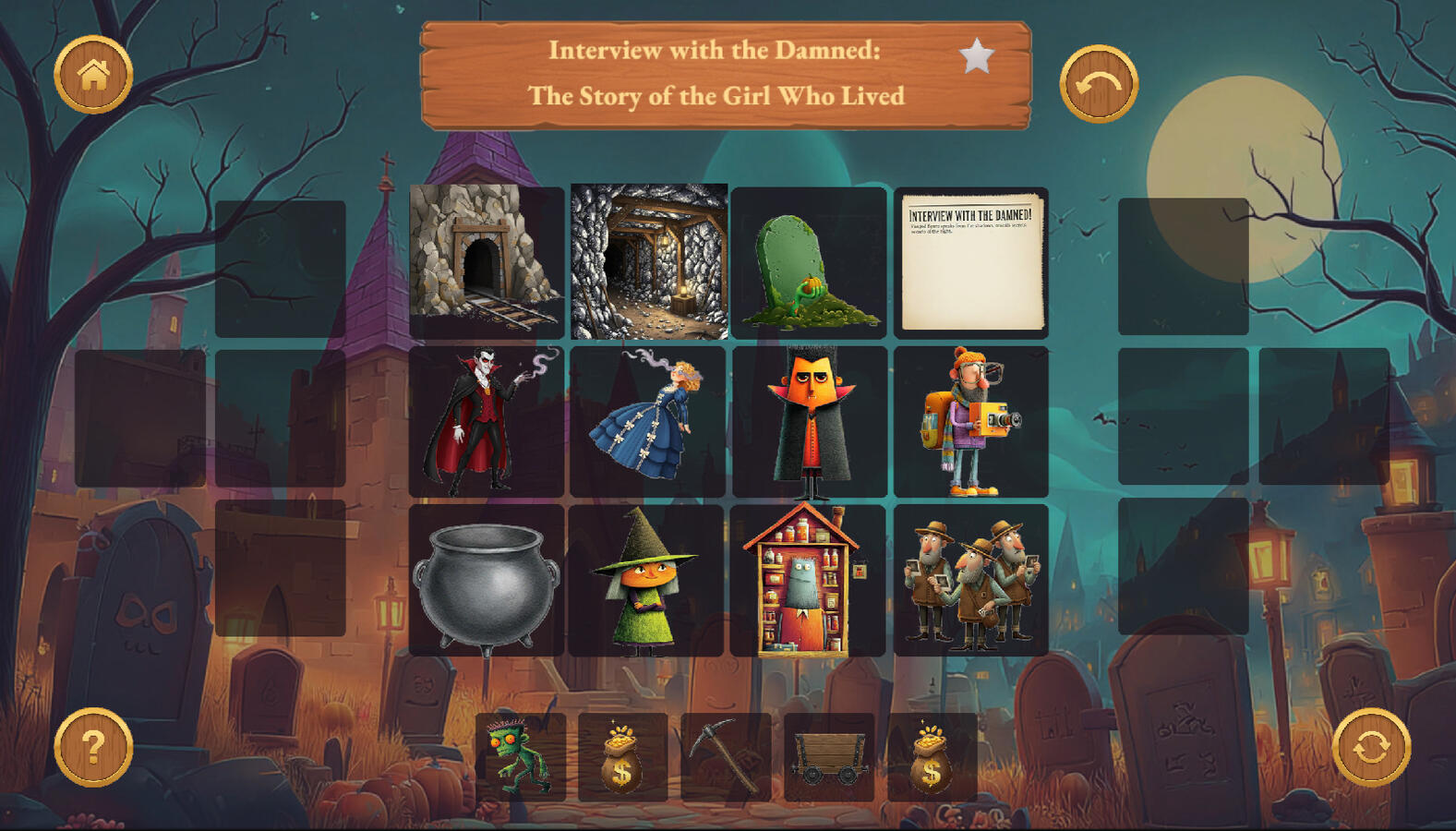This screenshot has width=1456, height=831.
Task: Select the red-caped vampire tile
Action: tap(486, 421)
